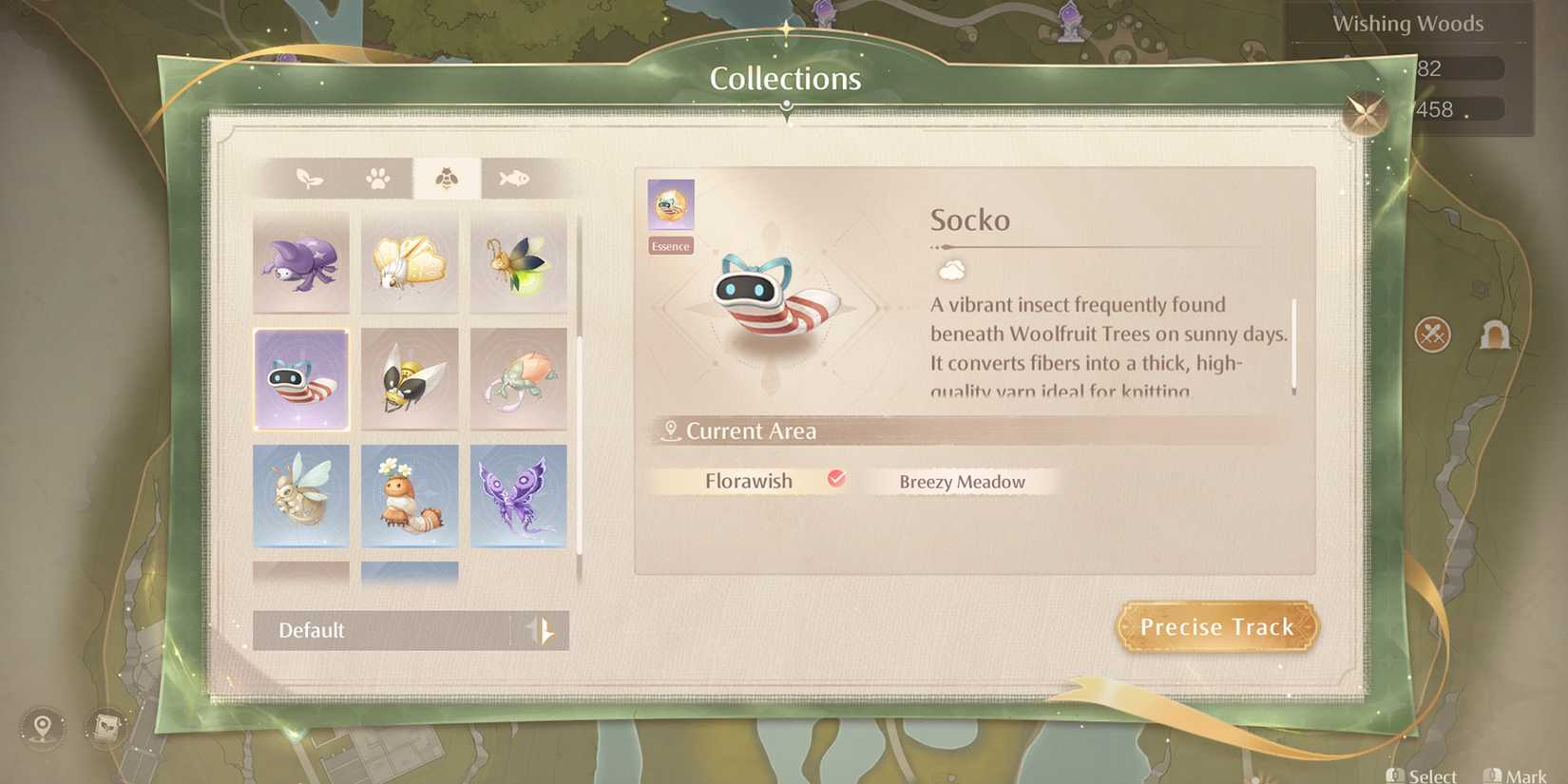This screenshot has height=784, width=1568.
Task: Click the cloud weather icon in the description
Action: (x=953, y=269)
